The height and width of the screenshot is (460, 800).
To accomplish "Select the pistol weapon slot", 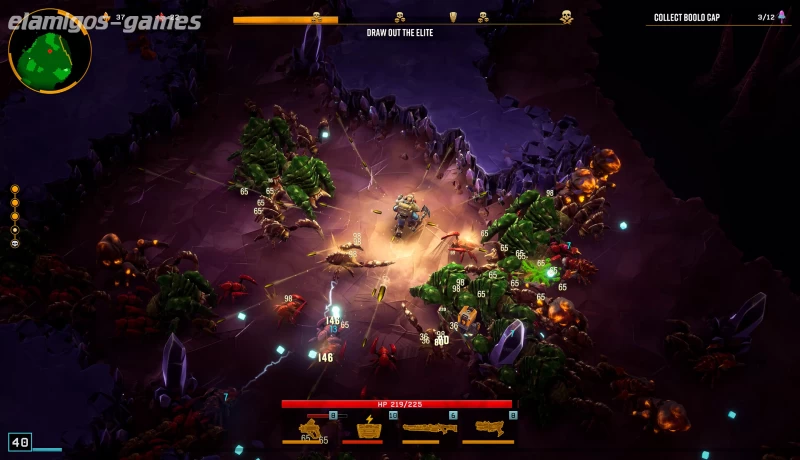I will [310, 428].
